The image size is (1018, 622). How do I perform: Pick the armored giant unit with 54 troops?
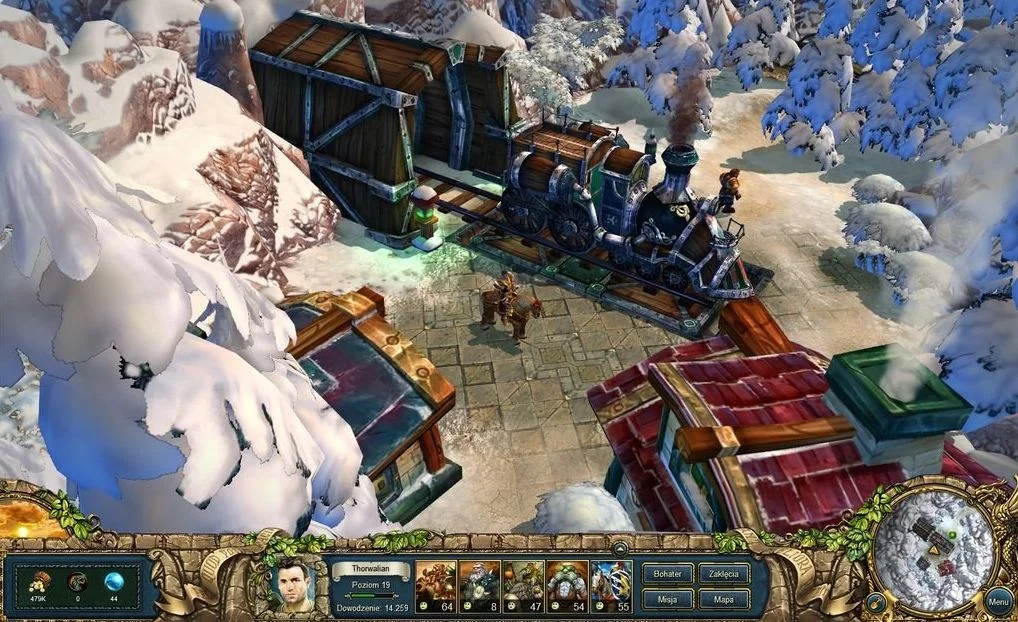pos(568,586)
